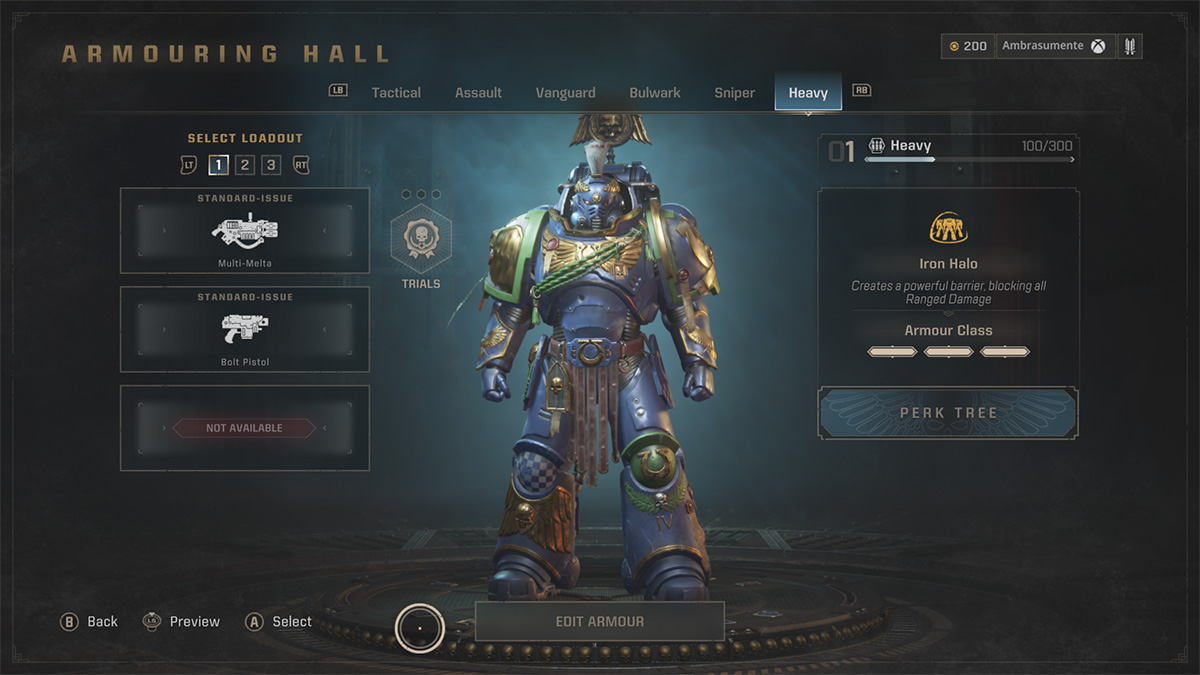Select the Iron Halo ability icon
This screenshot has width=1200, height=675.
[x=948, y=229]
